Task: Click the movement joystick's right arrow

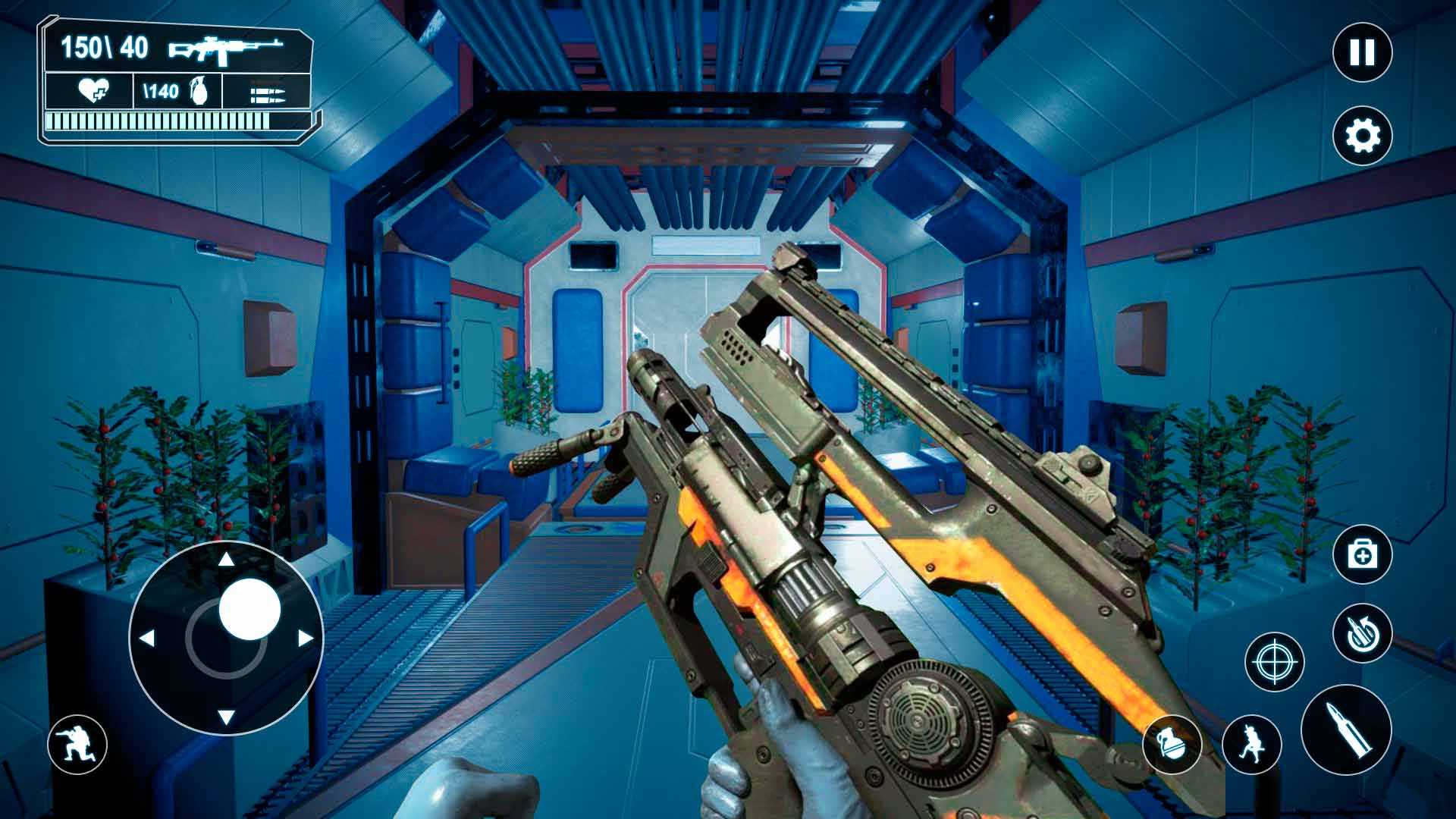Action: pos(306,639)
